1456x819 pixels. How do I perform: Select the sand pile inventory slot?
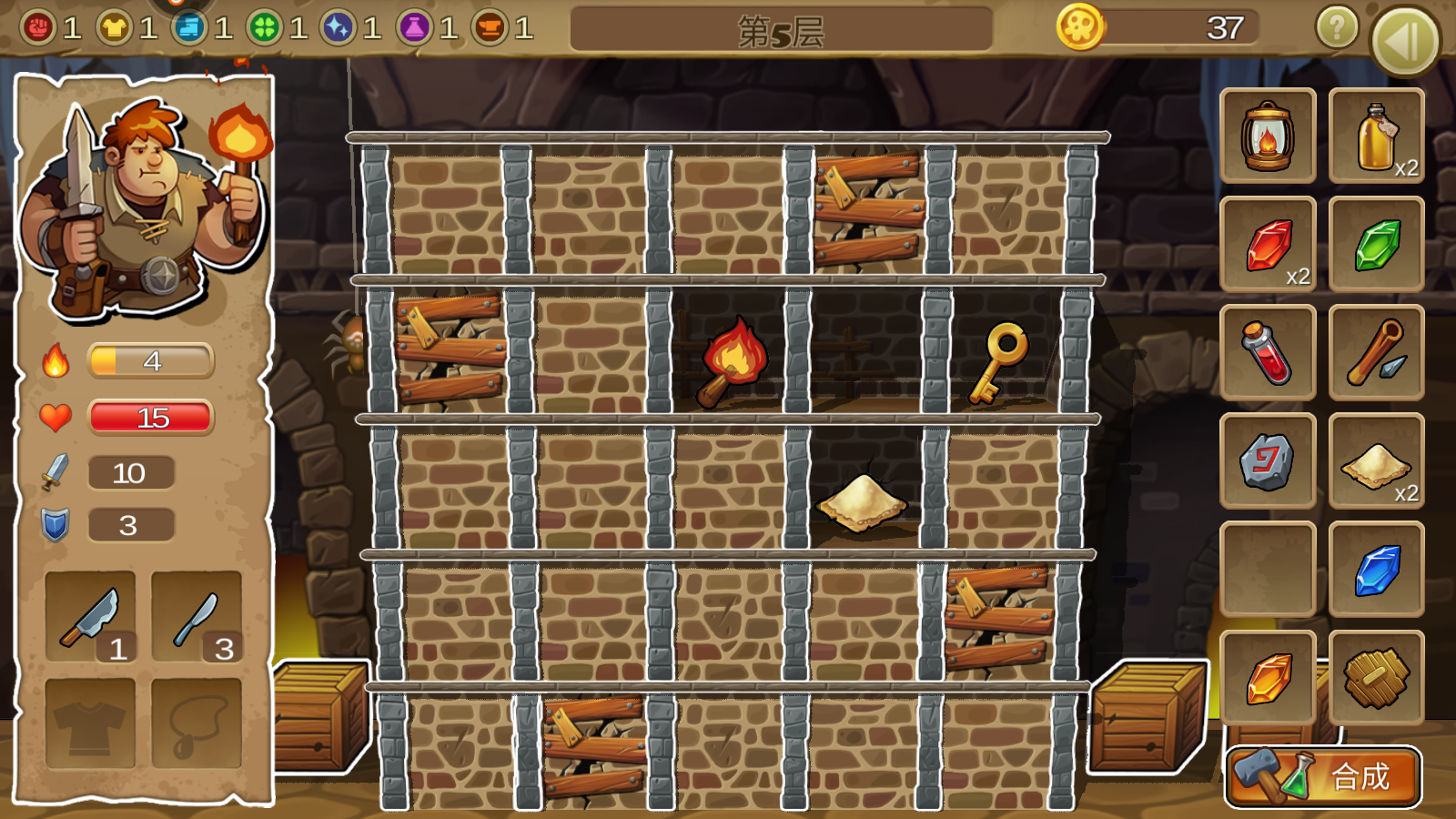[x=1377, y=460]
